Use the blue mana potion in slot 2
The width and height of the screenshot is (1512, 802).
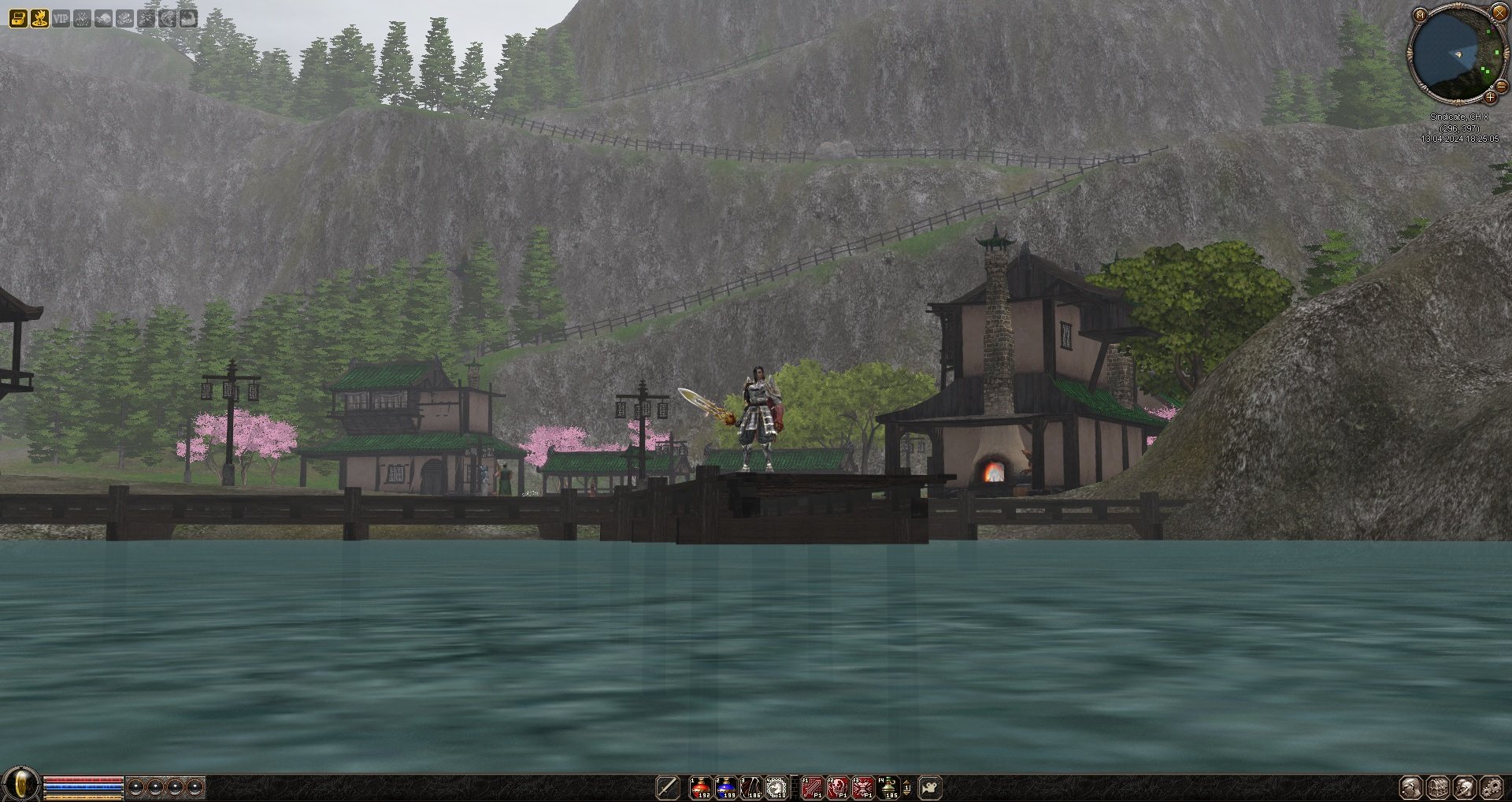click(x=725, y=787)
